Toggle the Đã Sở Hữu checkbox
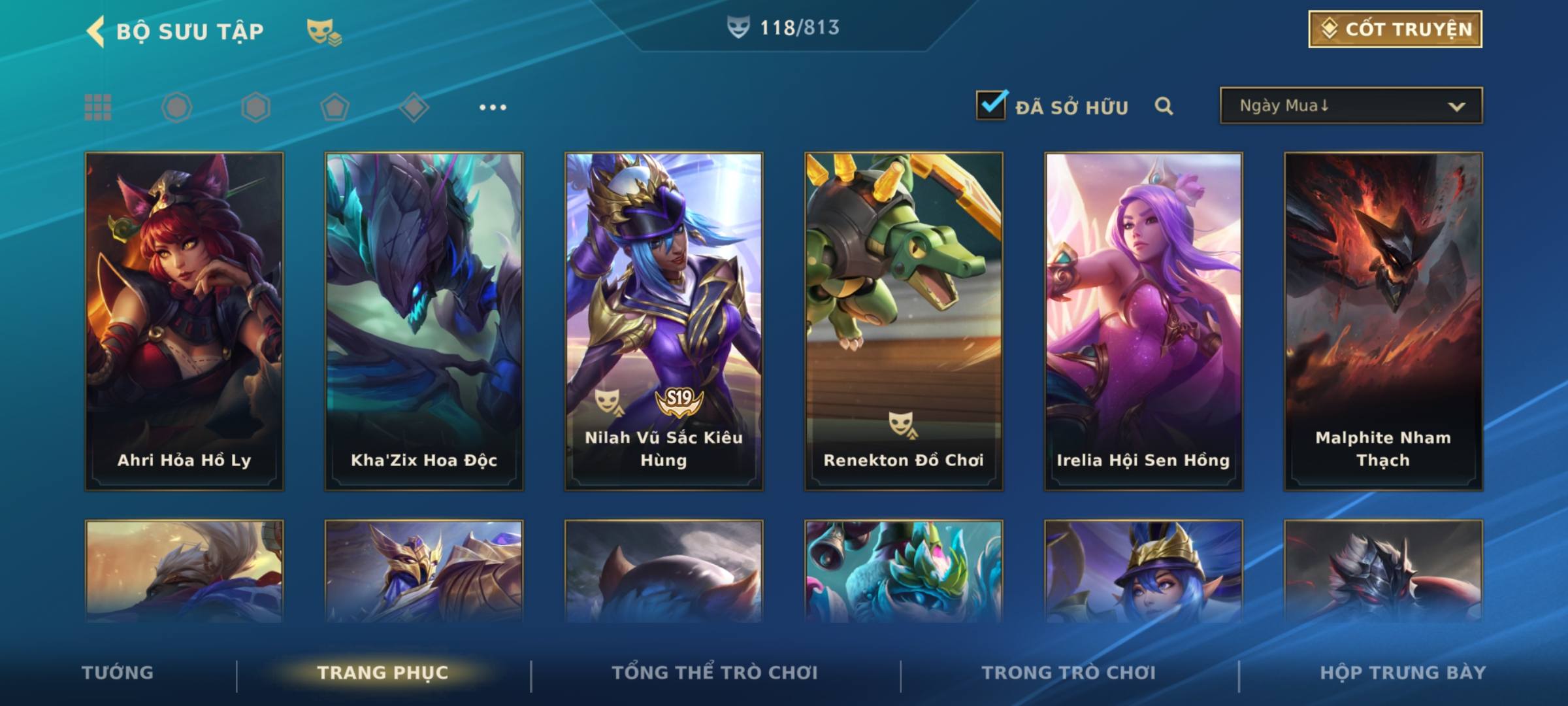 990,105
